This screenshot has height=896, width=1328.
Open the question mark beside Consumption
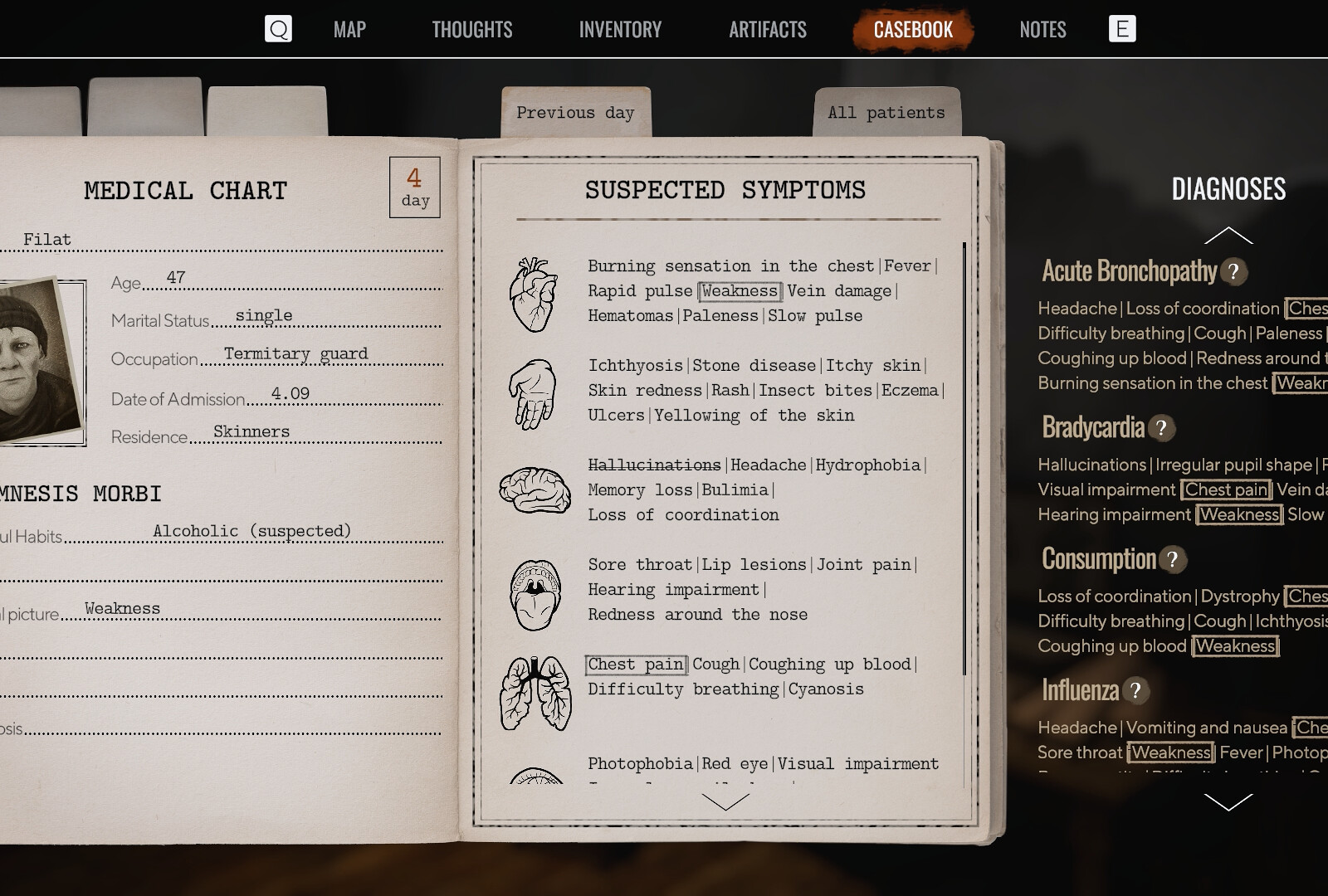point(1172,560)
